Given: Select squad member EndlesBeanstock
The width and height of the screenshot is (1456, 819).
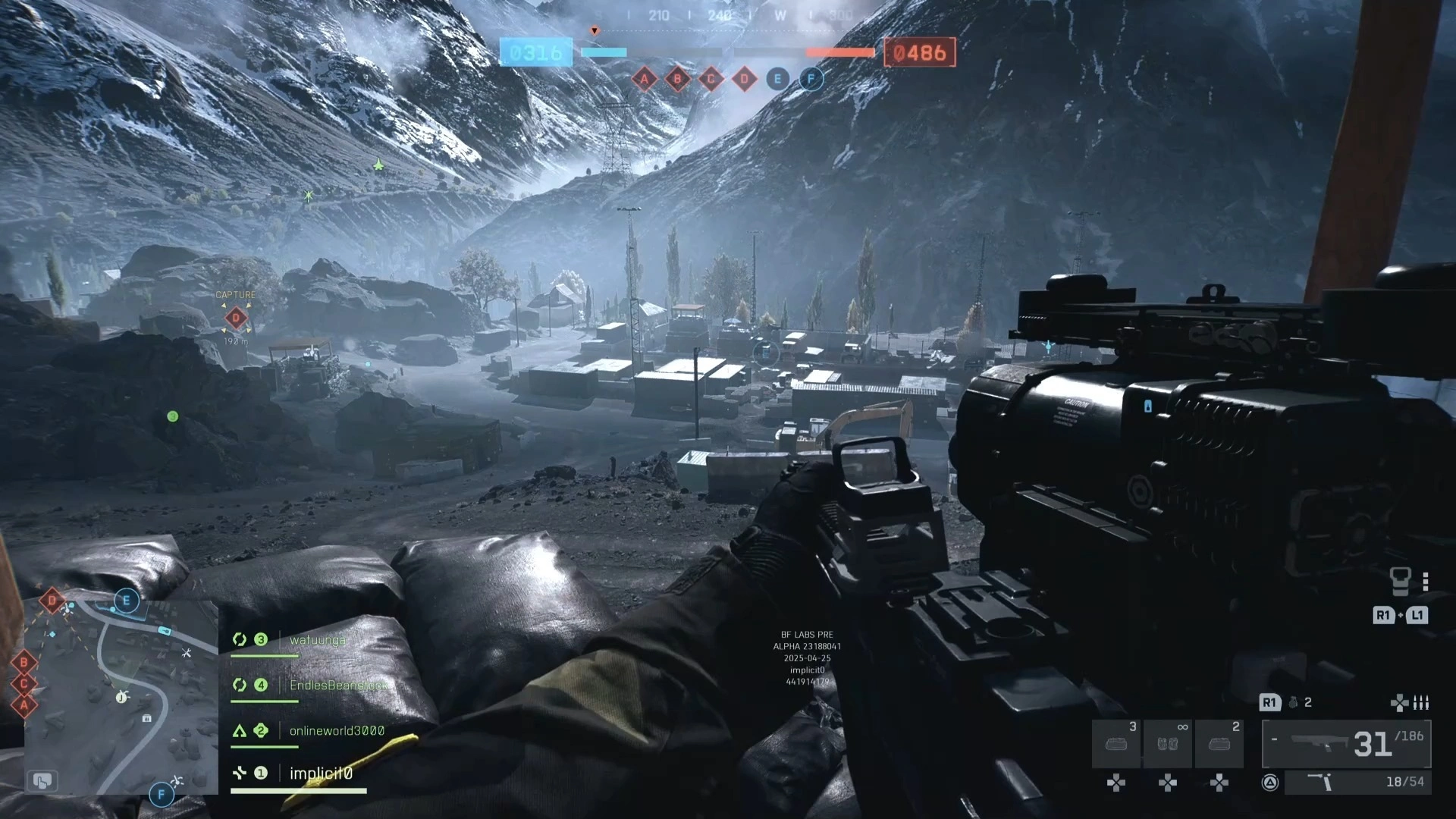Looking at the screenshot, I should pyautogui.click(x=337, y=686).
